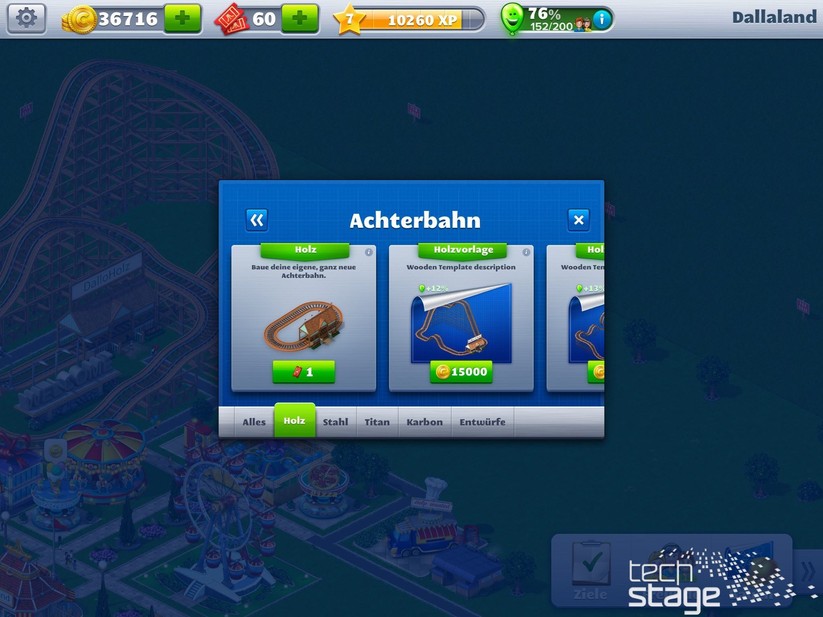823x617 pixels.
Task: Open the gear settings menu
Action: point(27,18)
